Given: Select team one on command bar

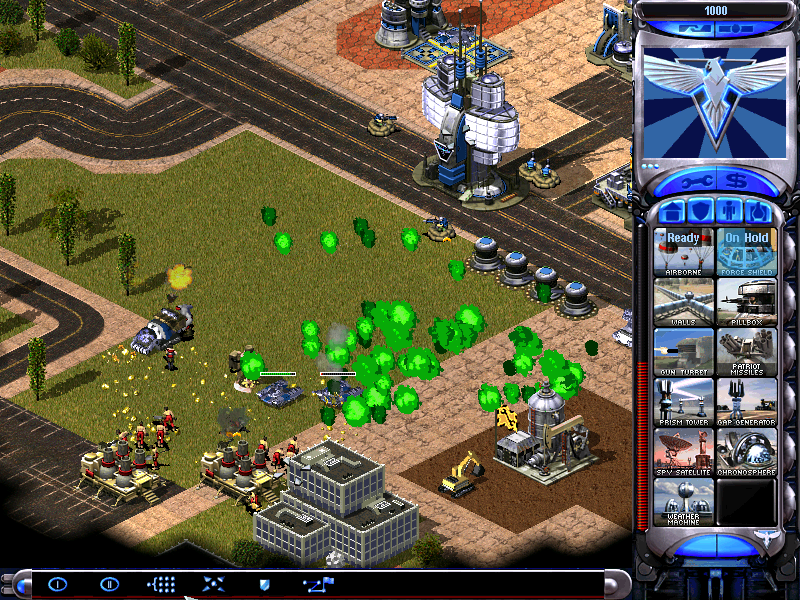Looking at the screenshot, I should coord(57,584).
